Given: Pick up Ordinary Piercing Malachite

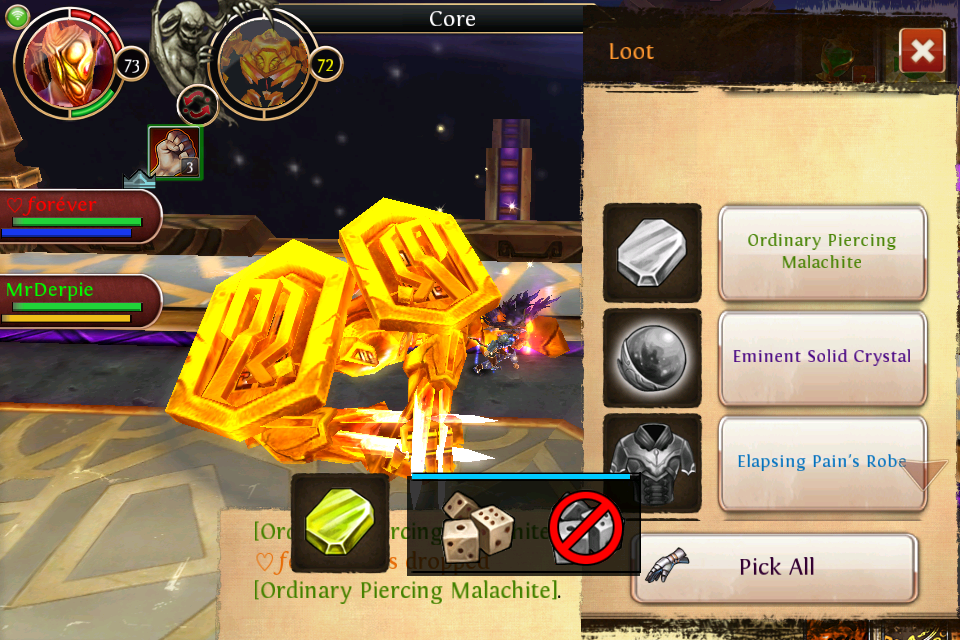Looking at the screenshot, I should 822,252.
